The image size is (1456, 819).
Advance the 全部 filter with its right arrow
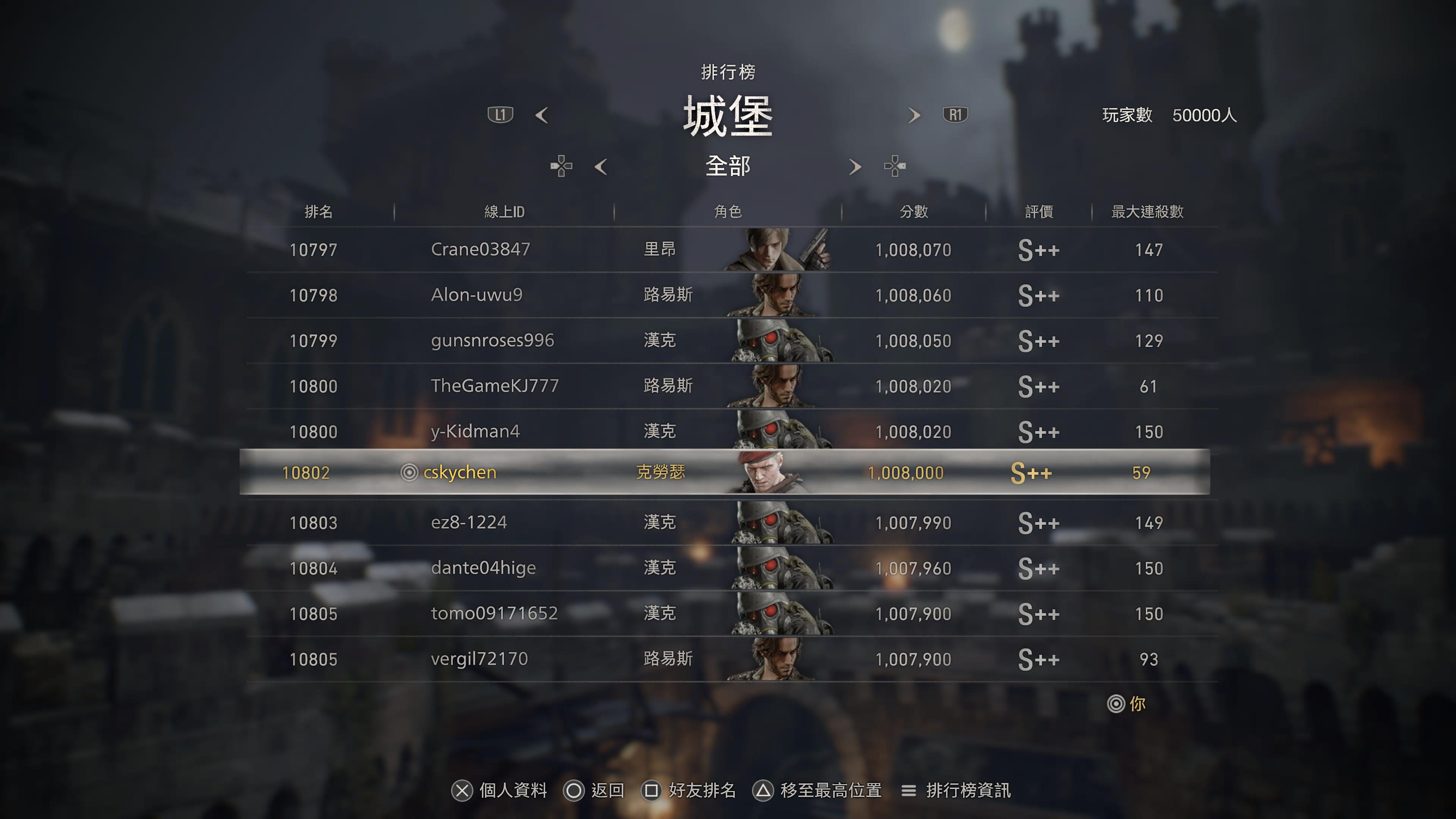tap(855, 167)
